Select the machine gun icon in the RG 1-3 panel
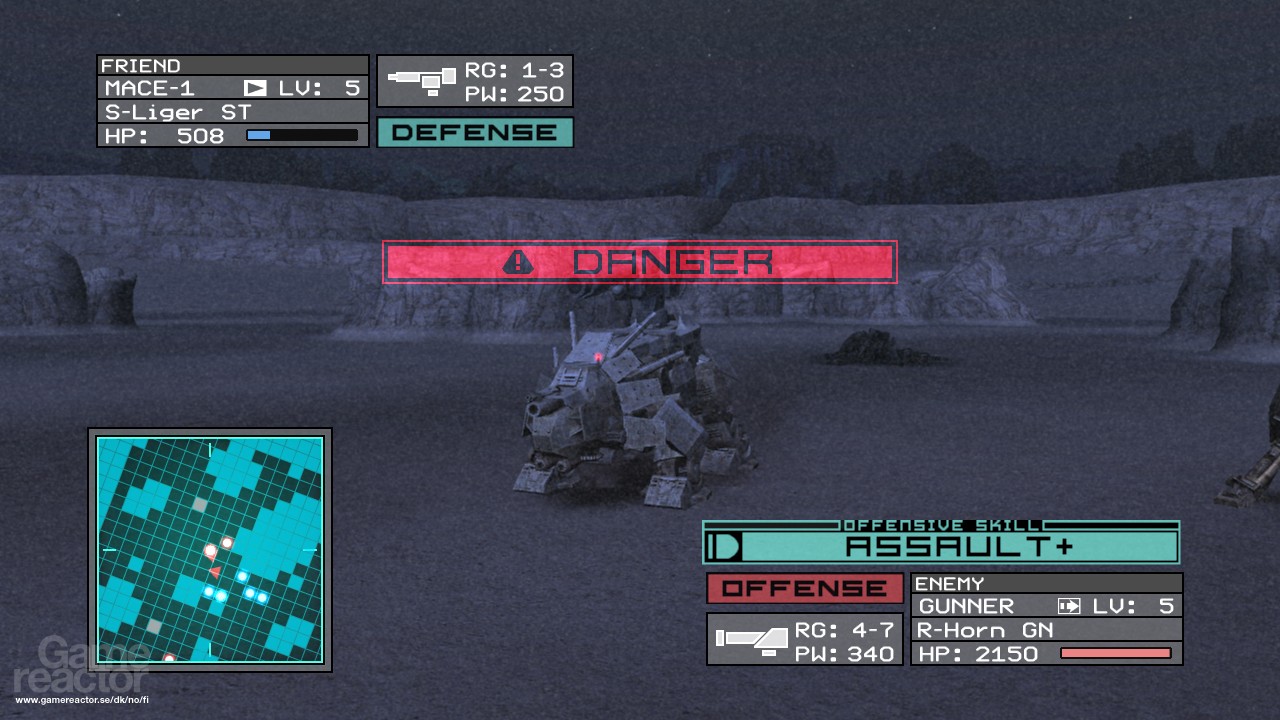 [x=422, y=79]
